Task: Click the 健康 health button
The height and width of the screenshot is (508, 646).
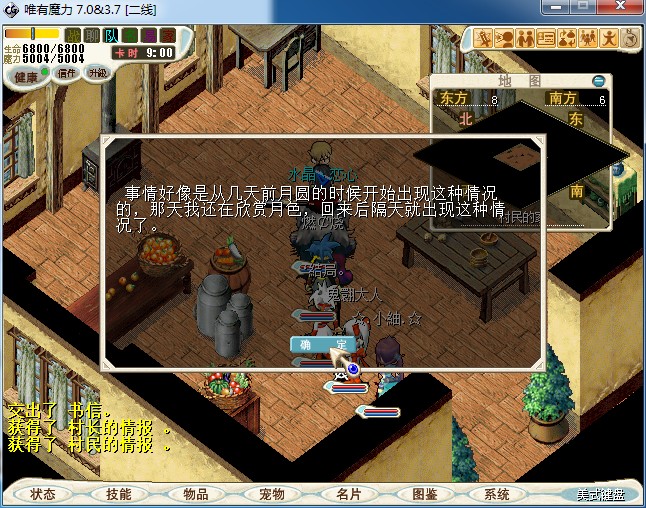Action: point(26,77)
